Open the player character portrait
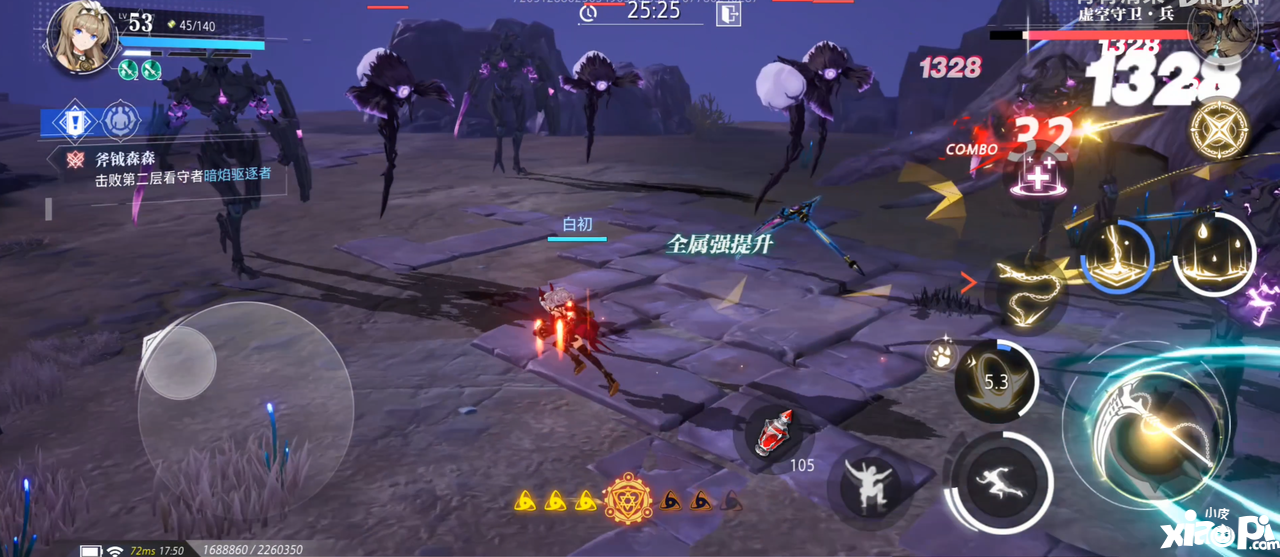 [x=82, y=36]
